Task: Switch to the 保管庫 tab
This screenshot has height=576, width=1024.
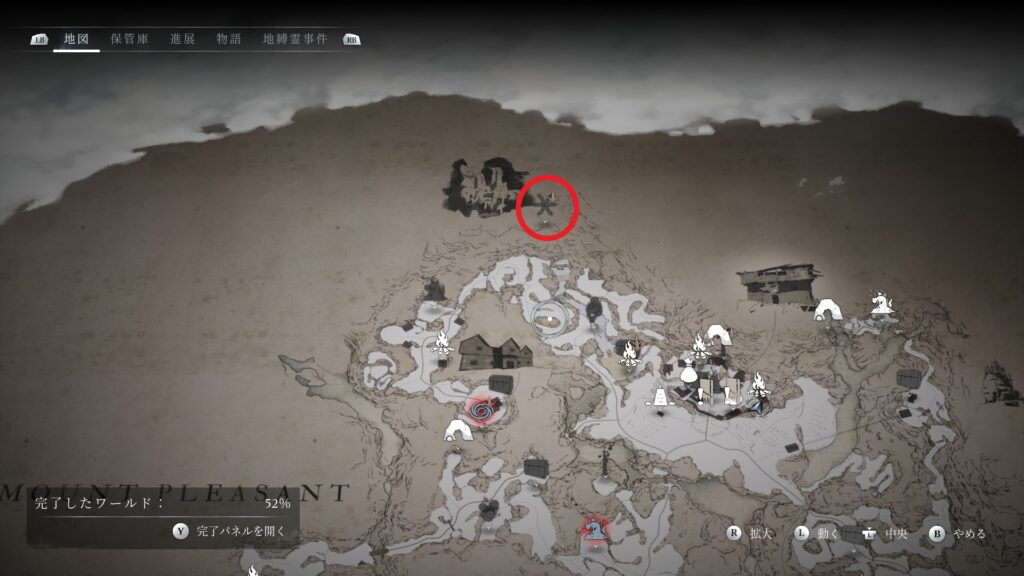Action: click(x=130, y=39)
